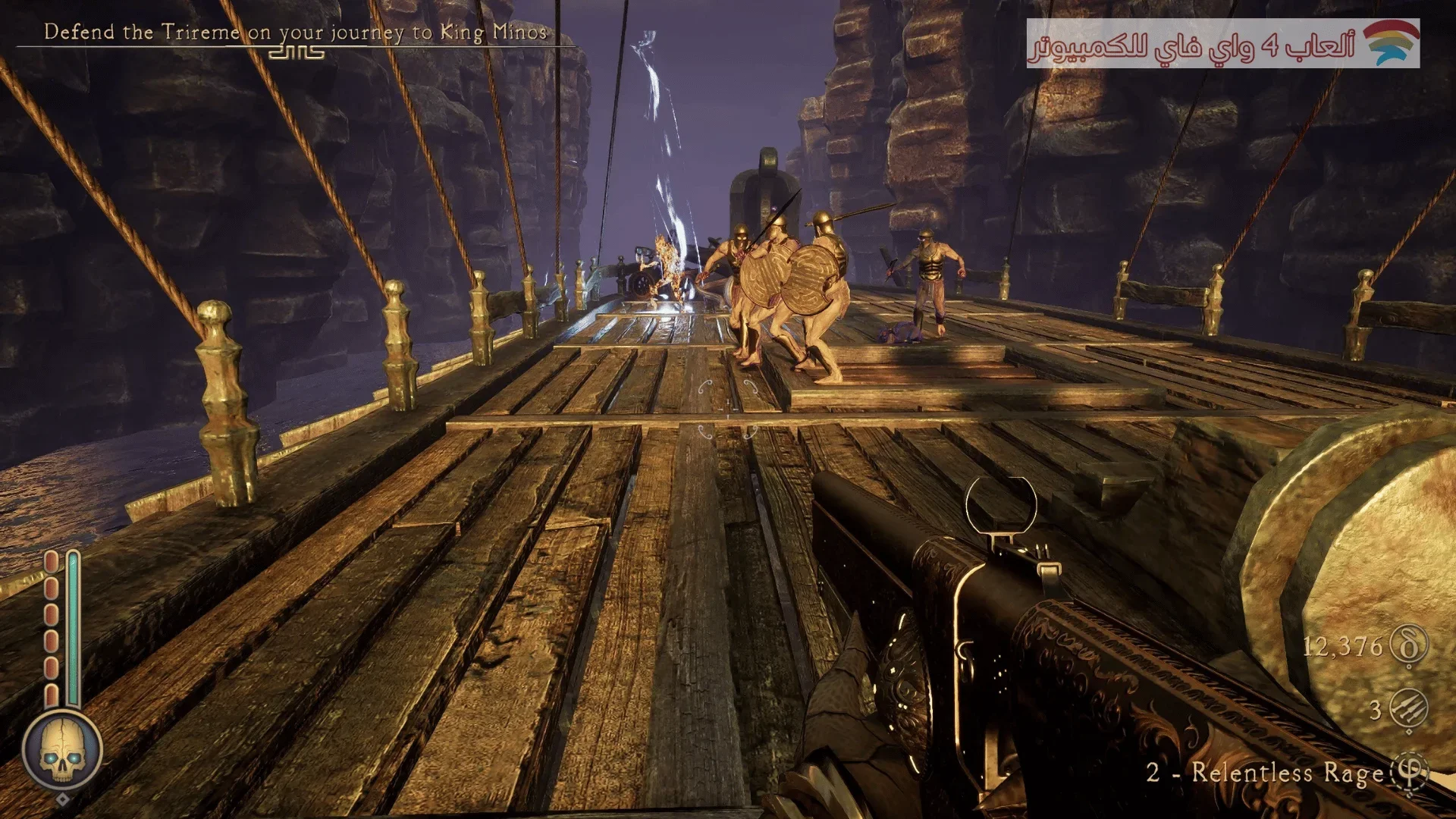Open the Arabic channel watermark banner
The width and height of the screenshot is (1456, 819).
pyautogui.click(x=1222, y=44)
